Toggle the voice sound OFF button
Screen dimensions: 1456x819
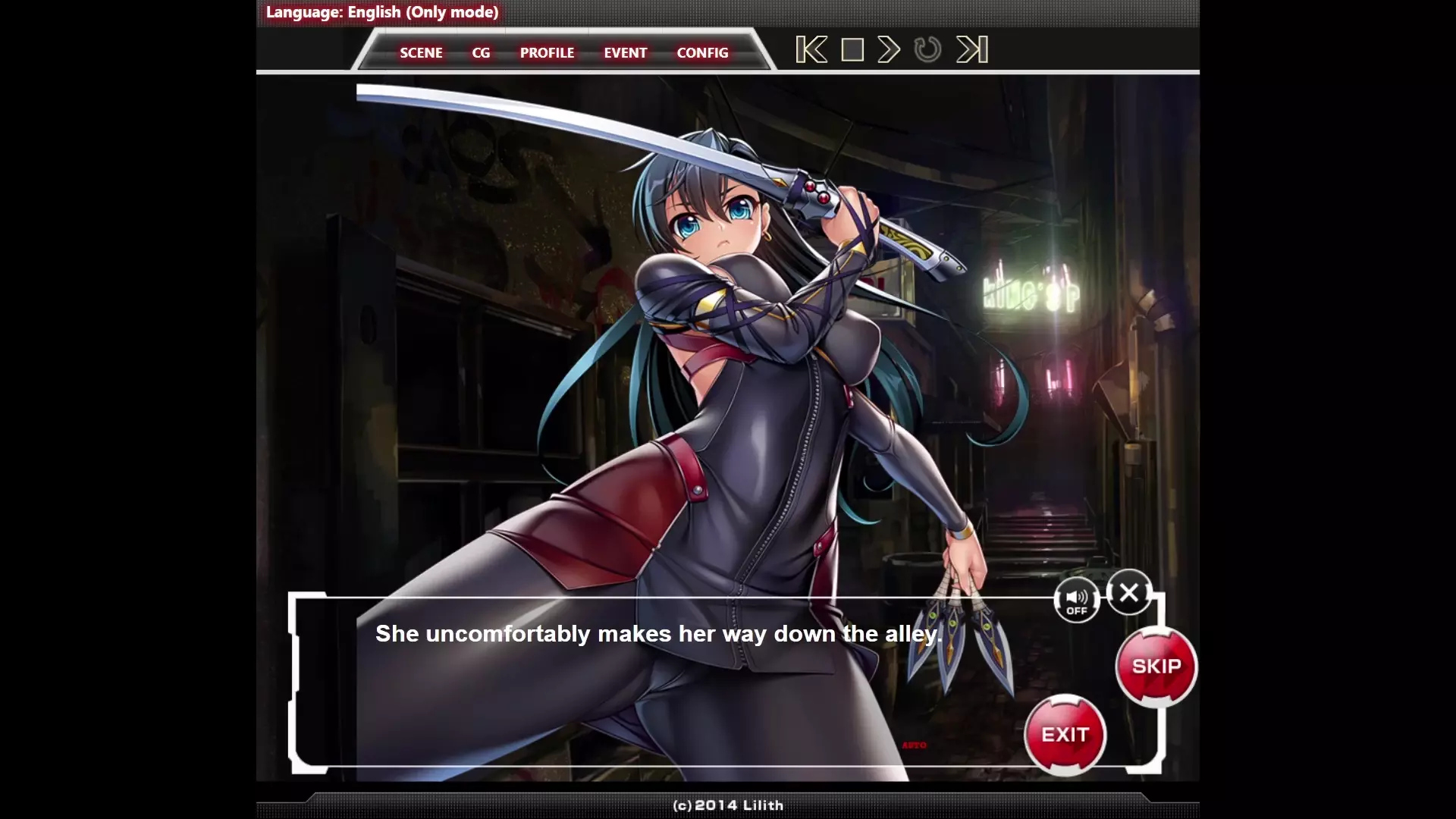coord(1076,601)
